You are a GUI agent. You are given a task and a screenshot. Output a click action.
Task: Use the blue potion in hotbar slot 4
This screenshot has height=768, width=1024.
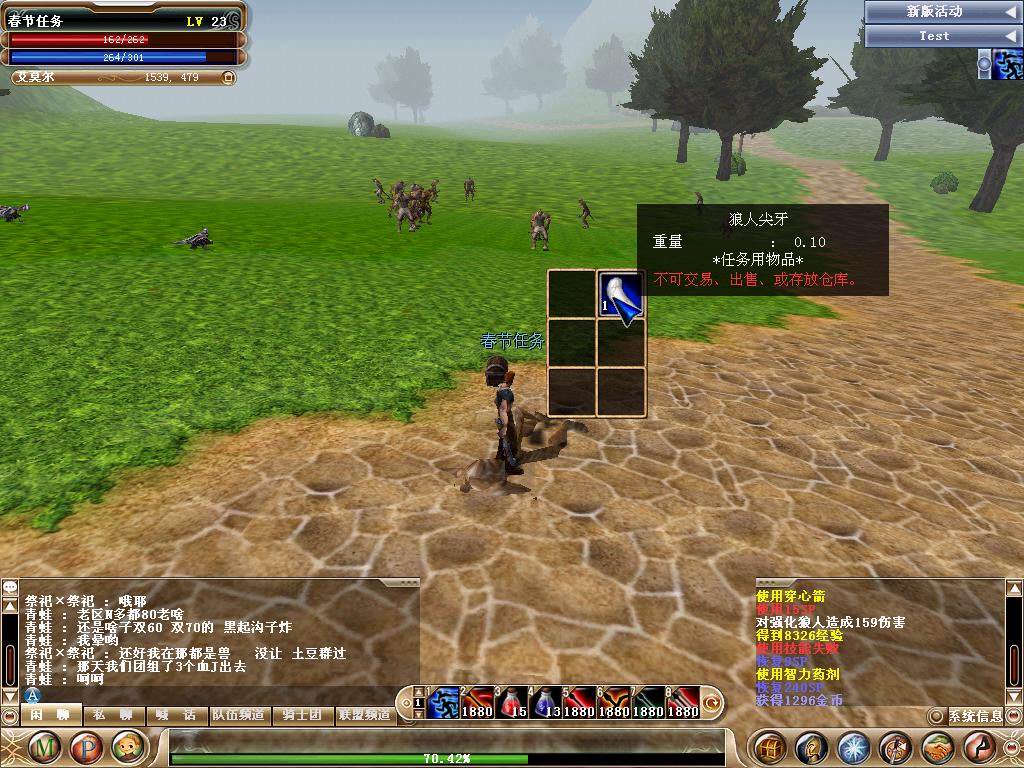[545, 703]
